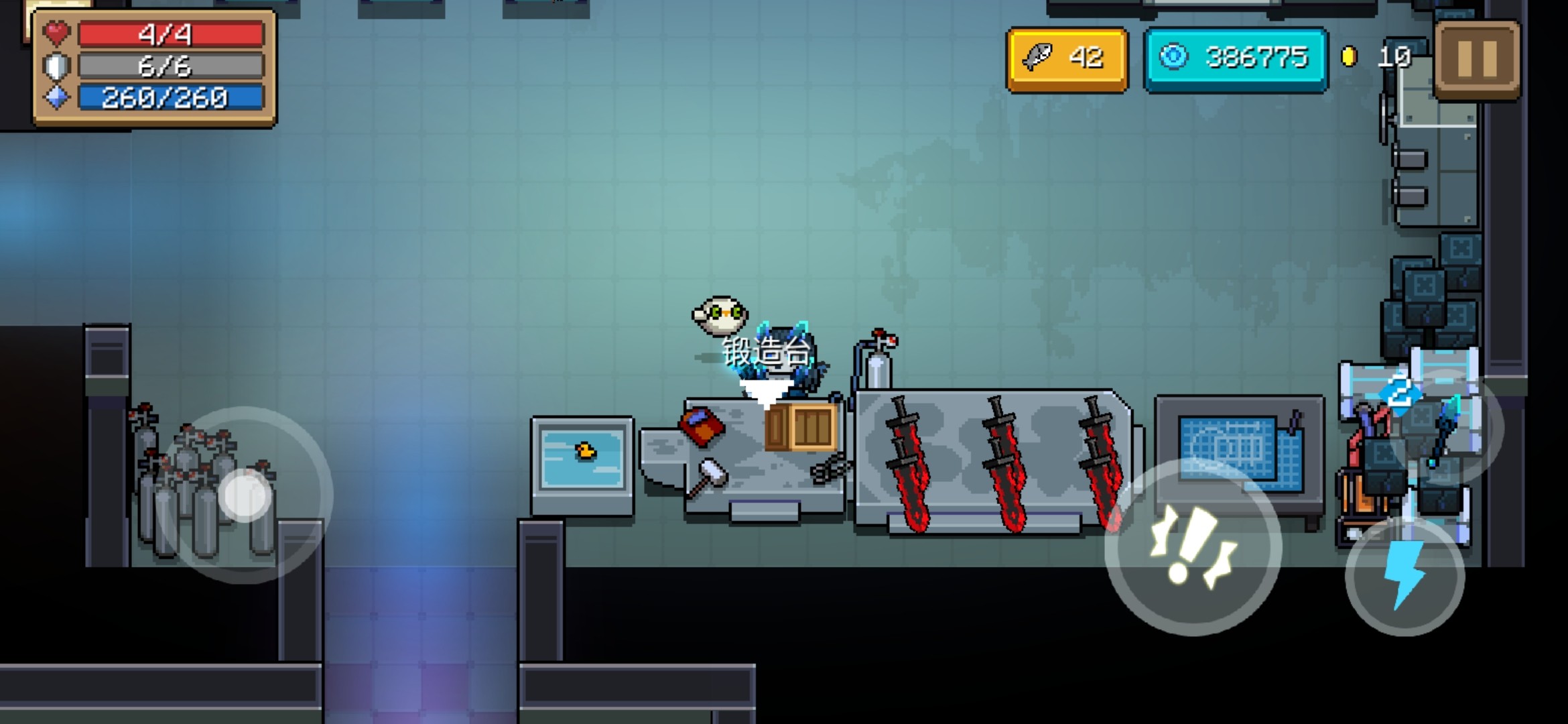Pause the game with the pause button
Viewport: 1568px width, 724px height.
[x=1477, y=60]
